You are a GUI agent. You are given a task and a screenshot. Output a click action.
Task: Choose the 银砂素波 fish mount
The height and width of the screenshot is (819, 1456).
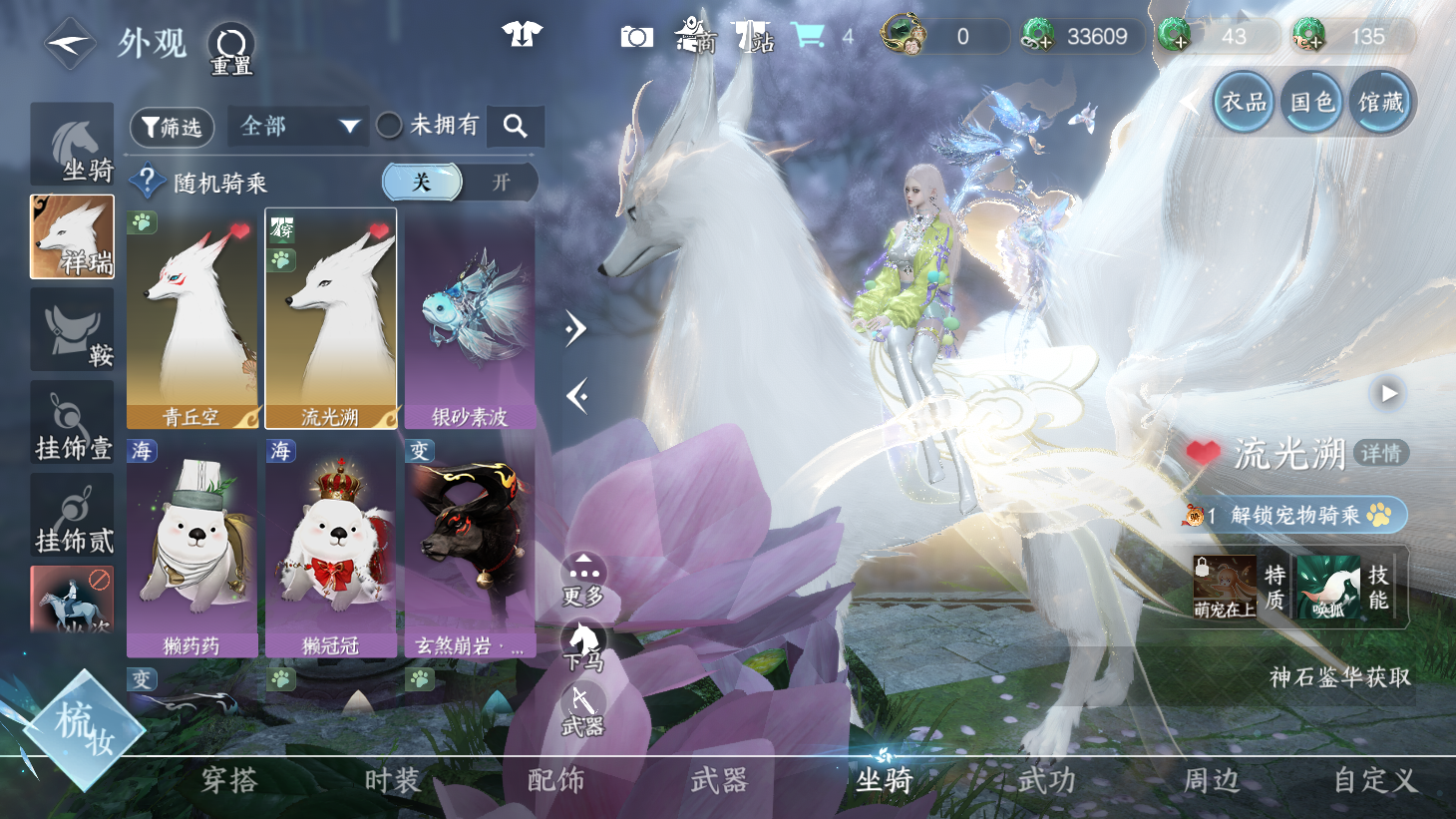470,319
